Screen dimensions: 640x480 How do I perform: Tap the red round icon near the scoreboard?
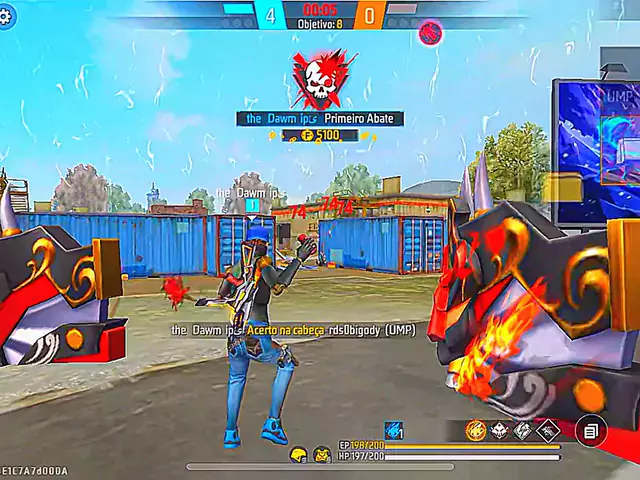(430, 31)
